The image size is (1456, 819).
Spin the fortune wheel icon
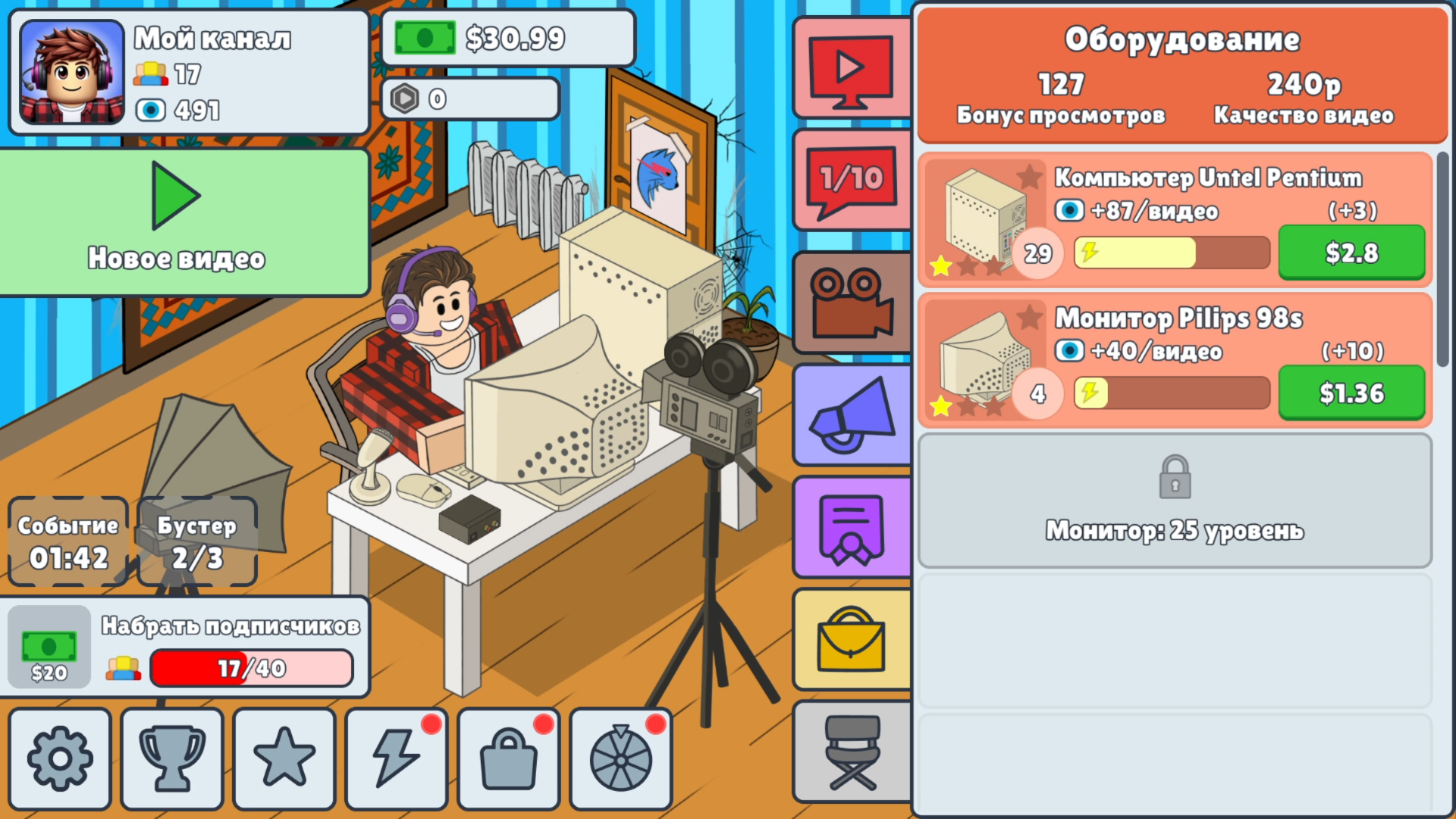click(620, 758)
